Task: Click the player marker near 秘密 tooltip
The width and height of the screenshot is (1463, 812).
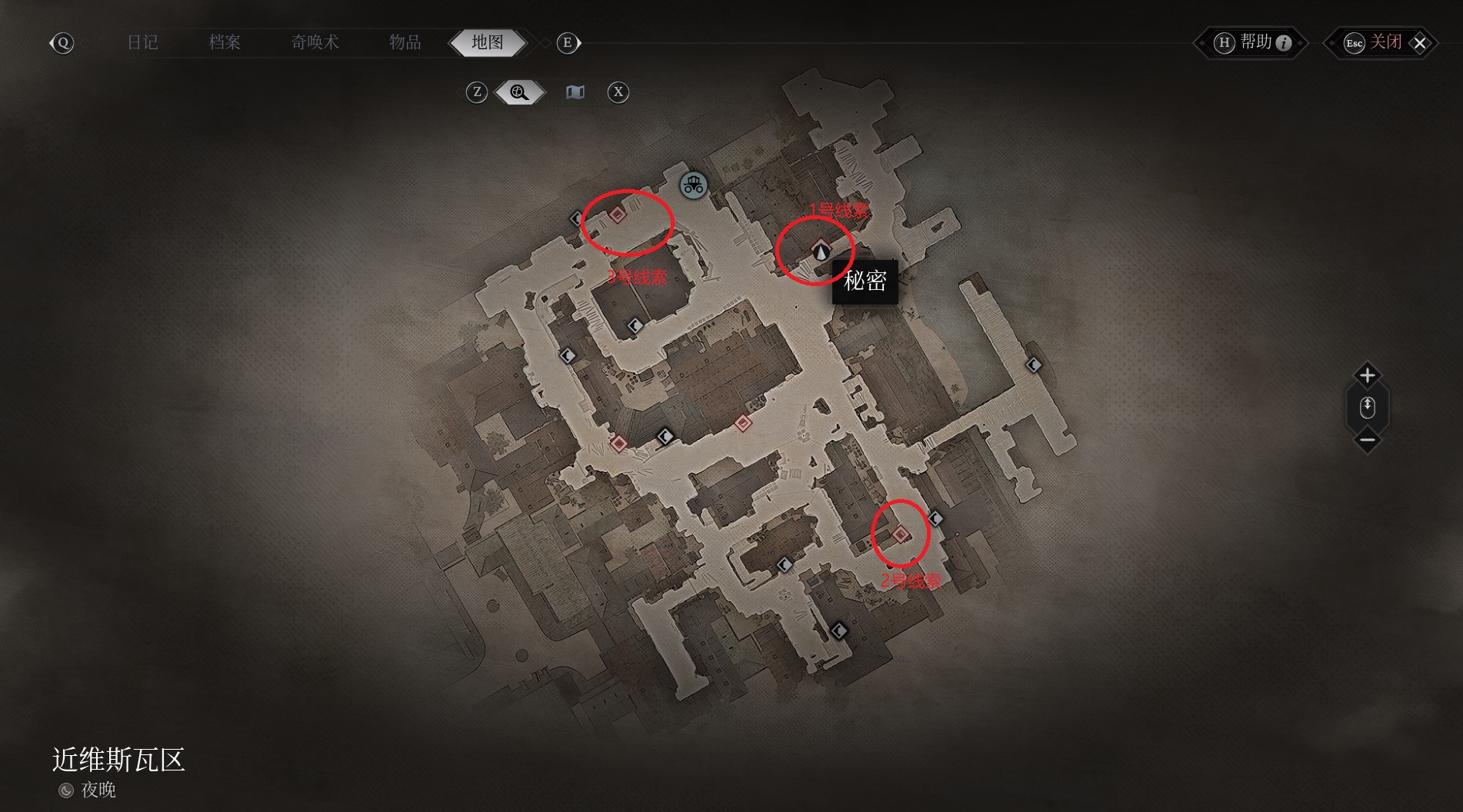Action: point(821,250)
